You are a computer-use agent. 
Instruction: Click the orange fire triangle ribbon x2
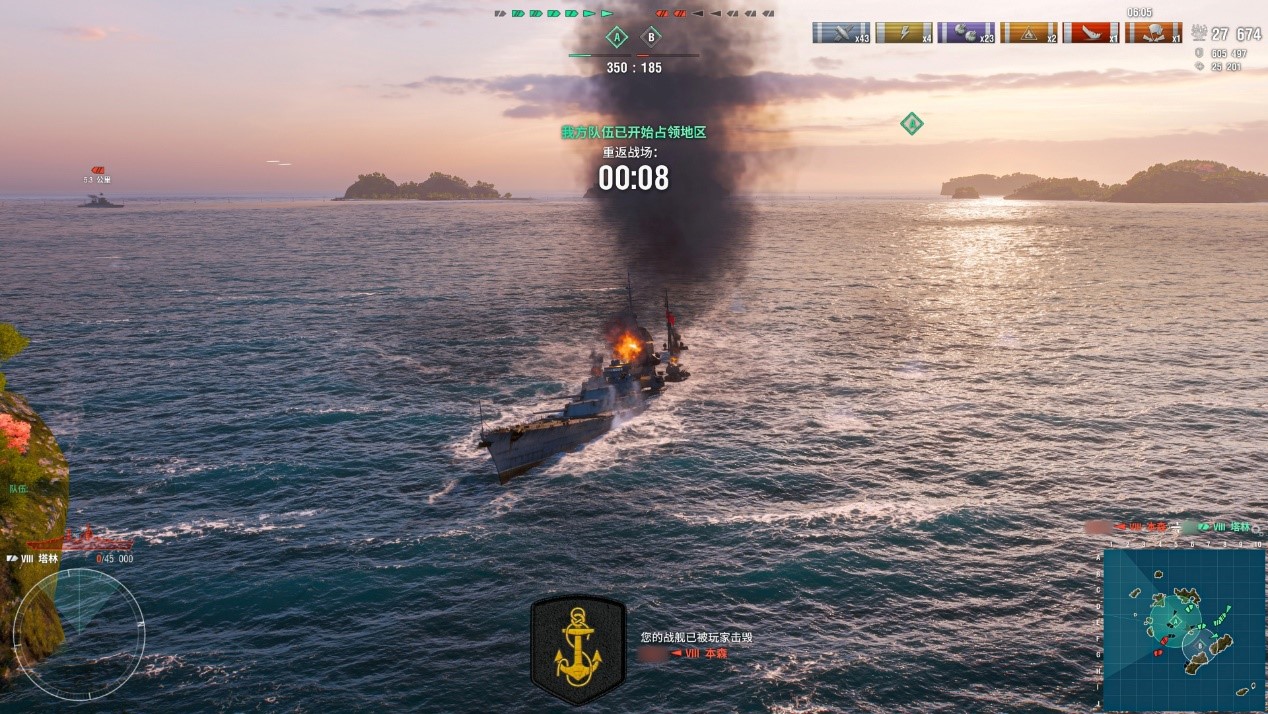(x=1029, y=32)
